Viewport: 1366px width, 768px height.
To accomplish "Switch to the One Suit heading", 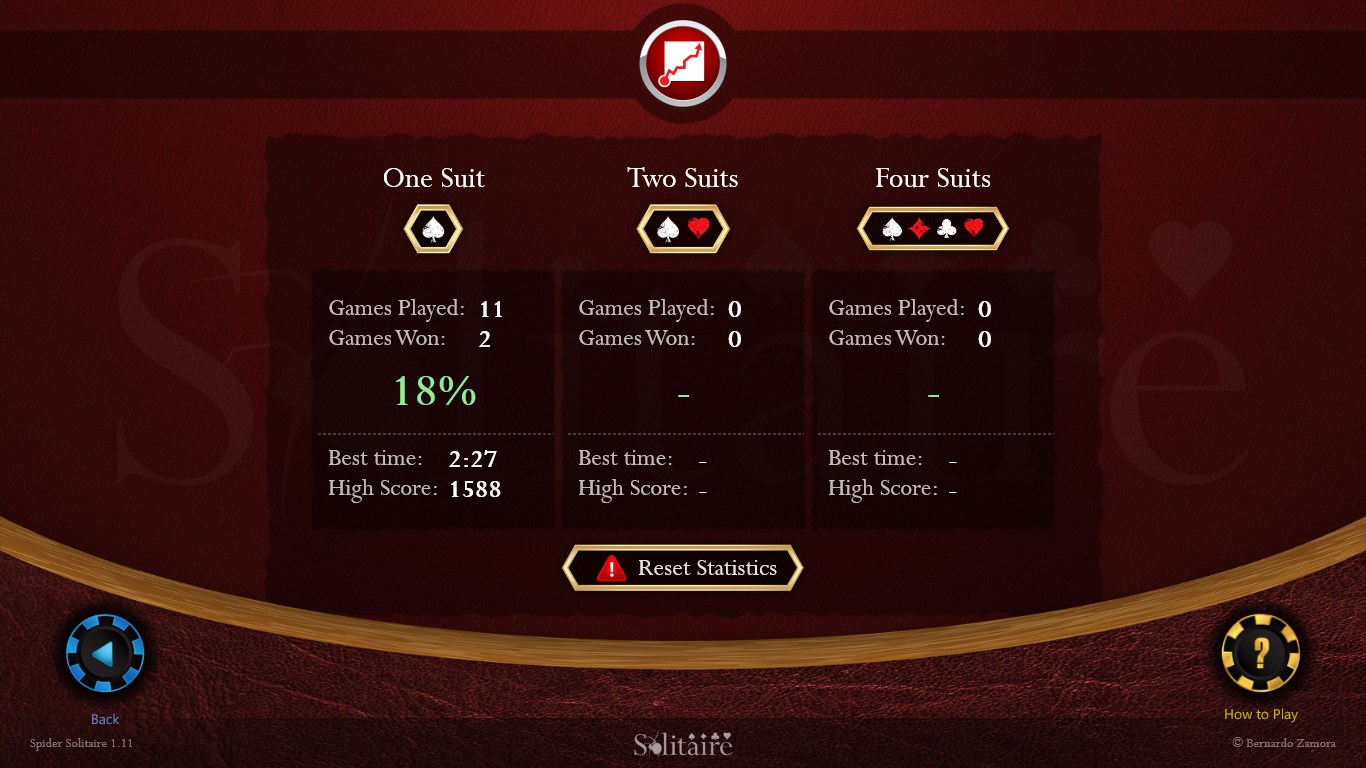I will click(x=433, y=178).
